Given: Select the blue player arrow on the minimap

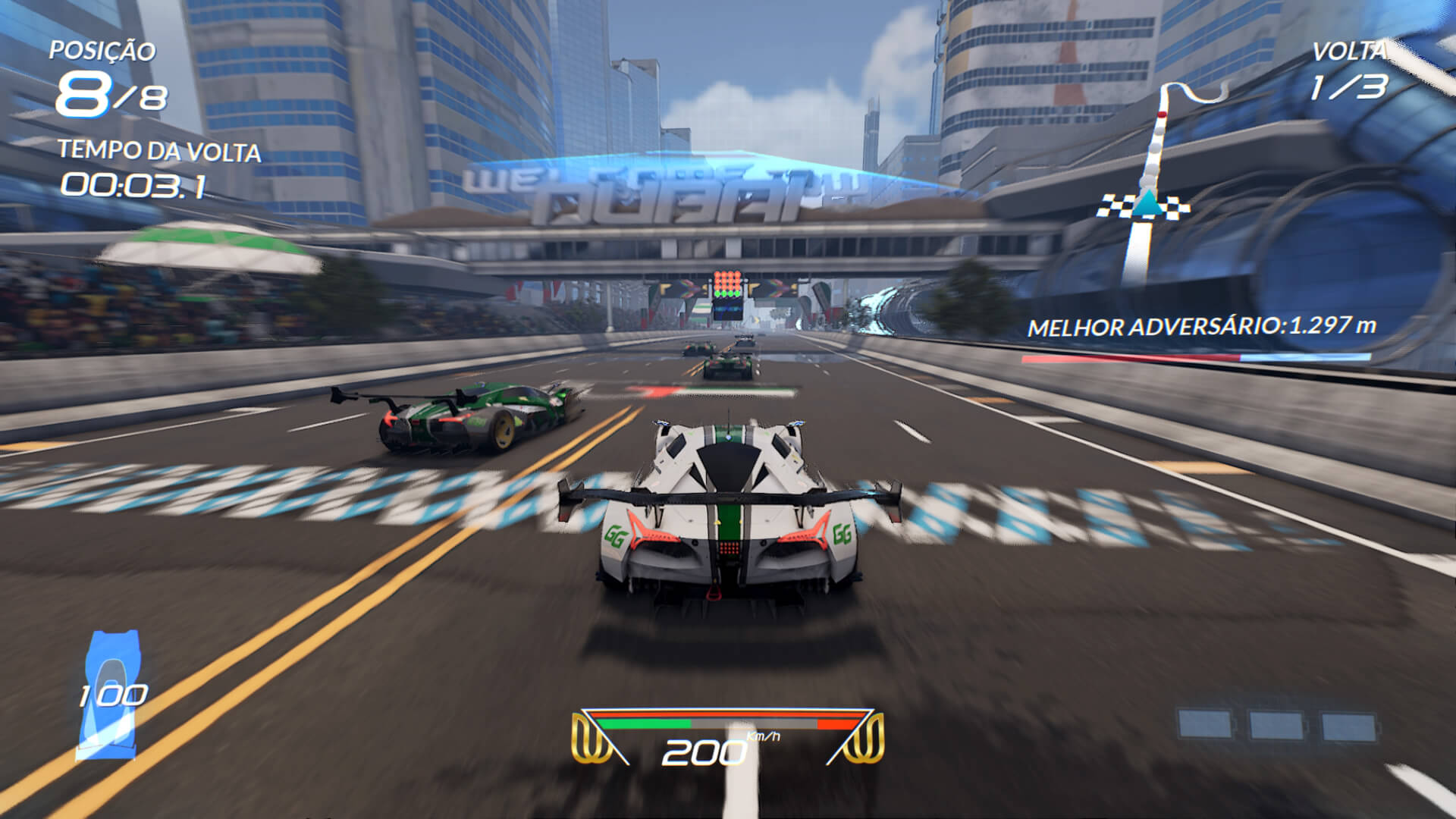Looking at the screenshot, I should click(x=1146, y=202).
